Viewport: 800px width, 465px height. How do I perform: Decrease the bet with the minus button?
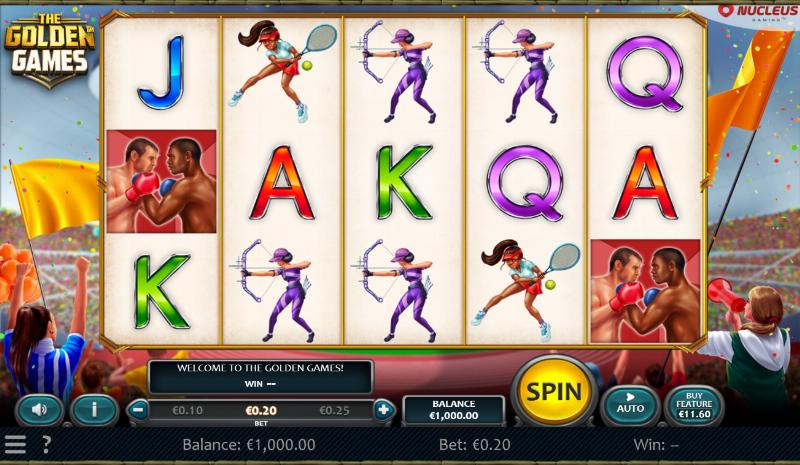(x=139, y=409)
